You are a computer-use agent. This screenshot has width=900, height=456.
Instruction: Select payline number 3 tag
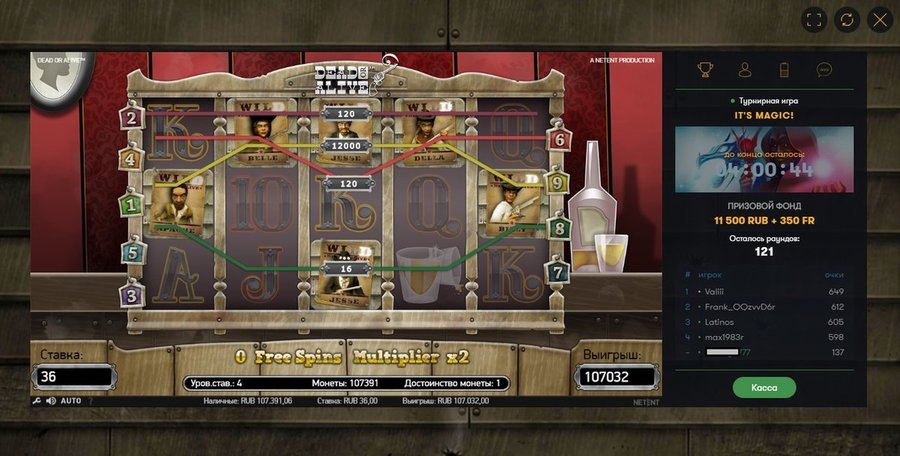tap(131, 295)
